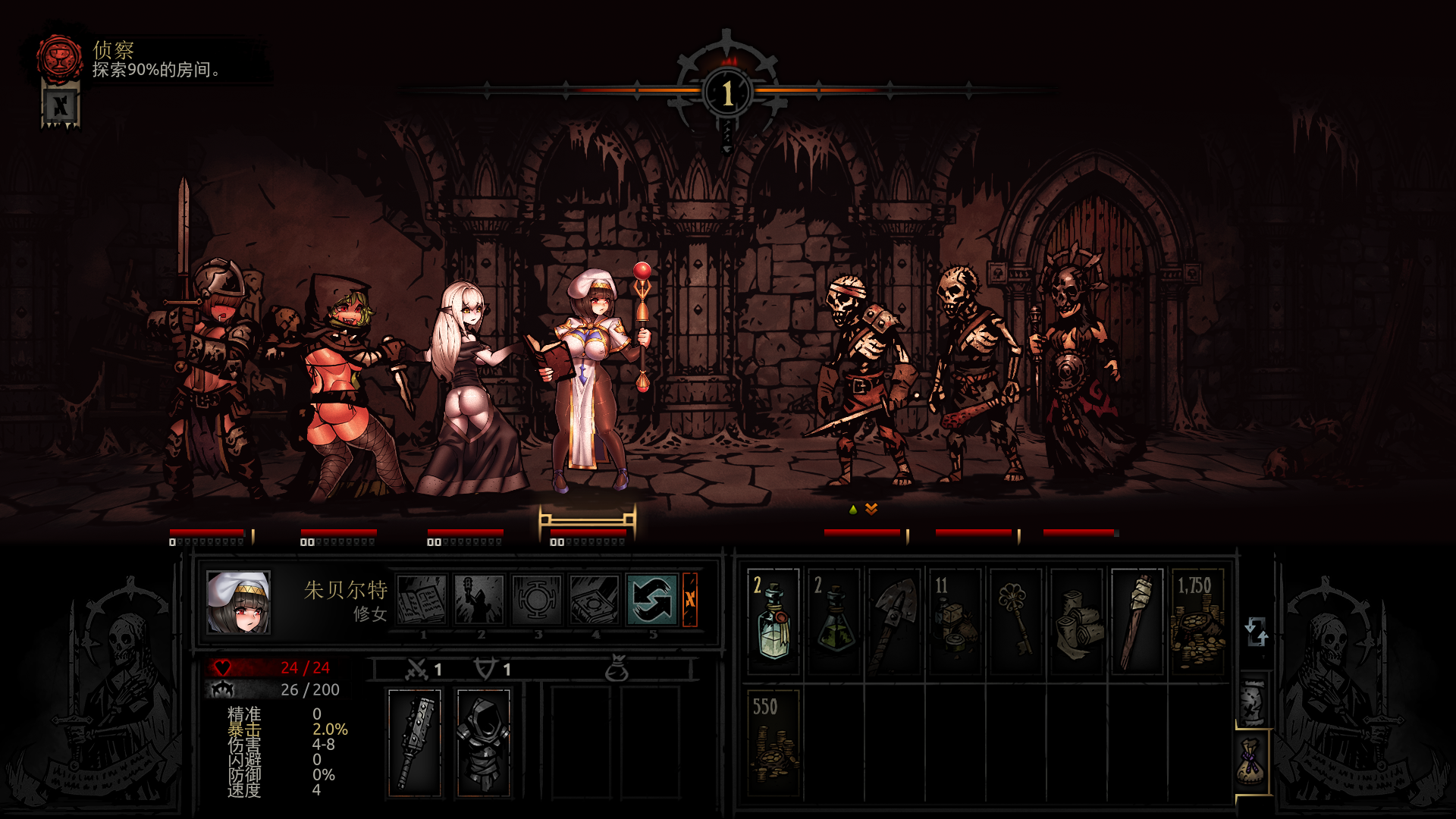Use the green antivenom flask
Viewport: 1456px width, 819px height.
(x=834, y=622)
